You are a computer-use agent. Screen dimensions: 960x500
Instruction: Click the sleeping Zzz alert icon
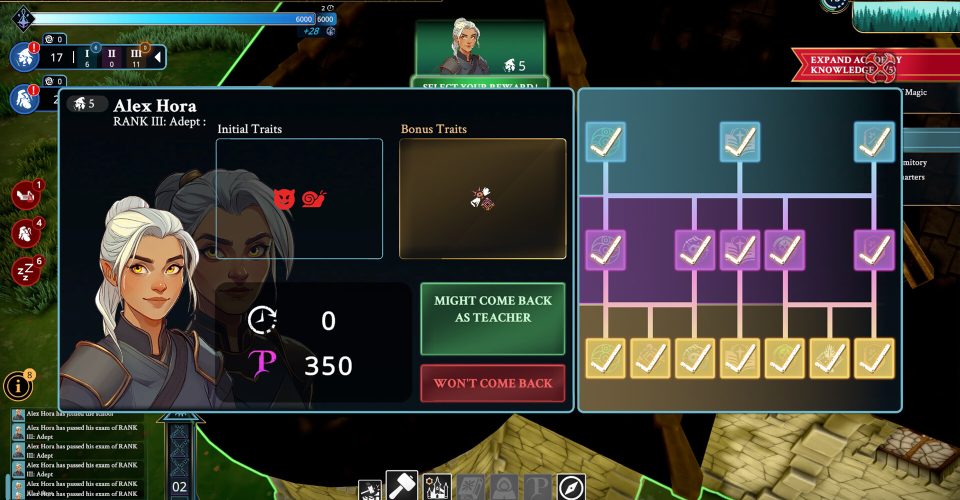tap(24, 270)
